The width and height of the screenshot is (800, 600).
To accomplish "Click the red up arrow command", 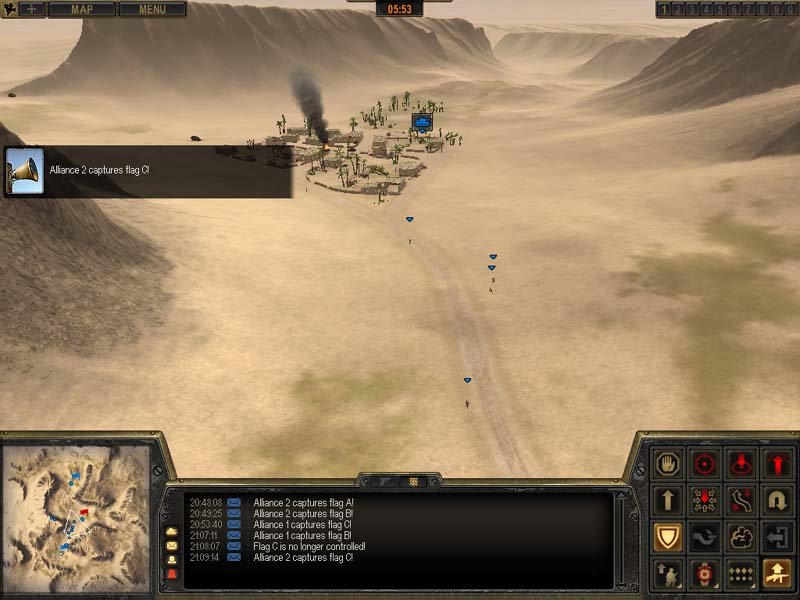I will point(779,464).
